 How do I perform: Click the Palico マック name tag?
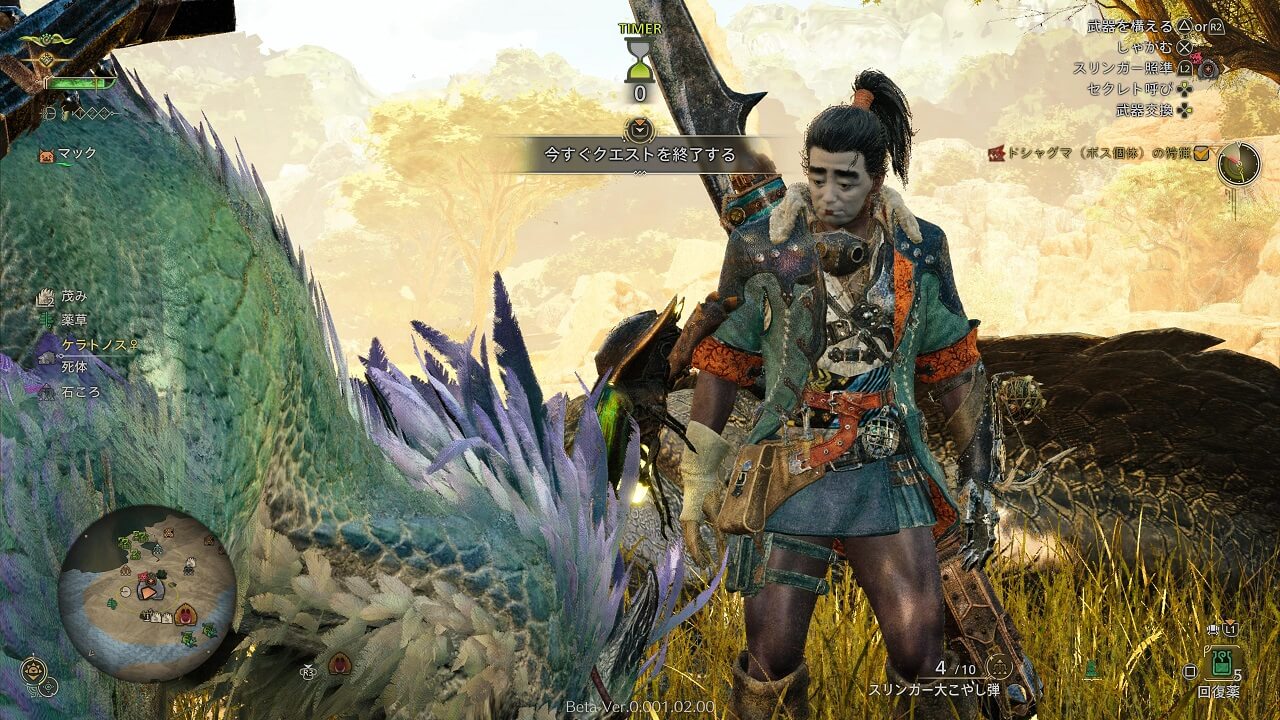(x=76, y=153)
